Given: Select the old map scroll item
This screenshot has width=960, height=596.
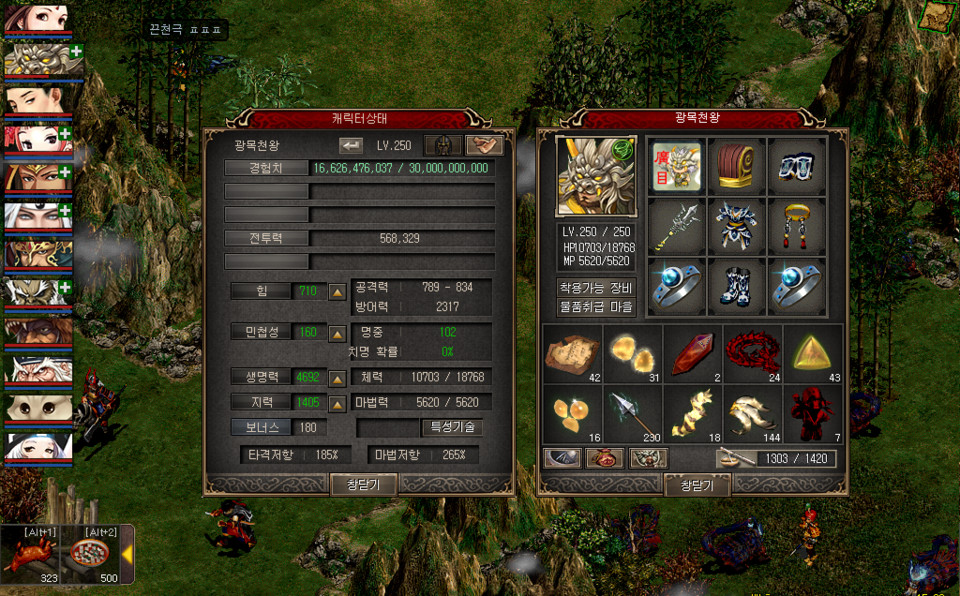Looking at the screenshot, I should click(572, 354).
